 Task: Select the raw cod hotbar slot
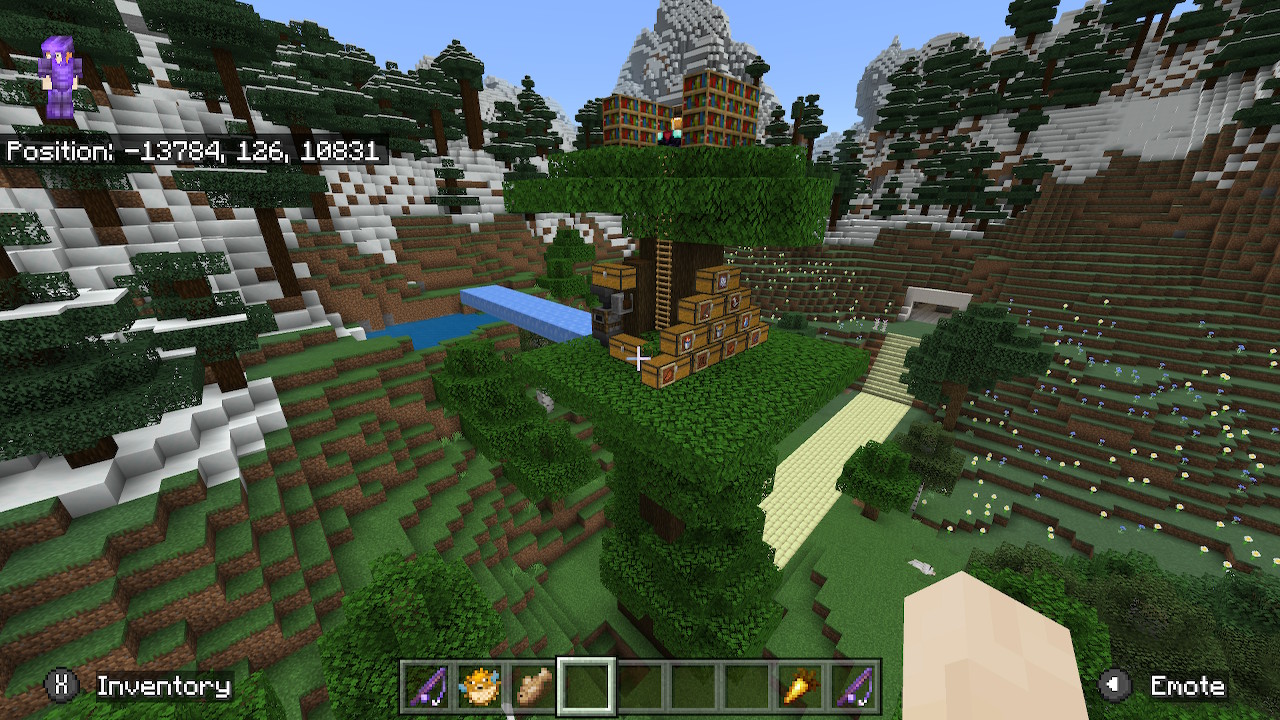coord(533,687)
